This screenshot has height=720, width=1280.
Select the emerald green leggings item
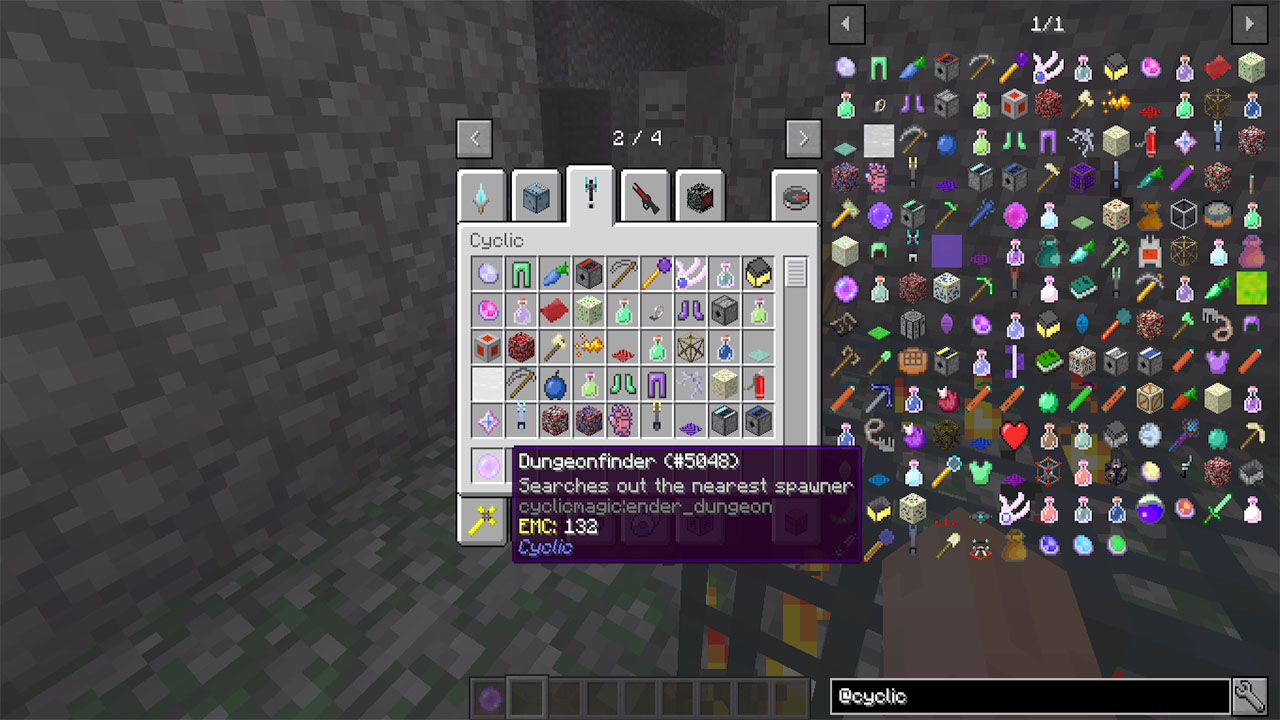coord(521,272)
